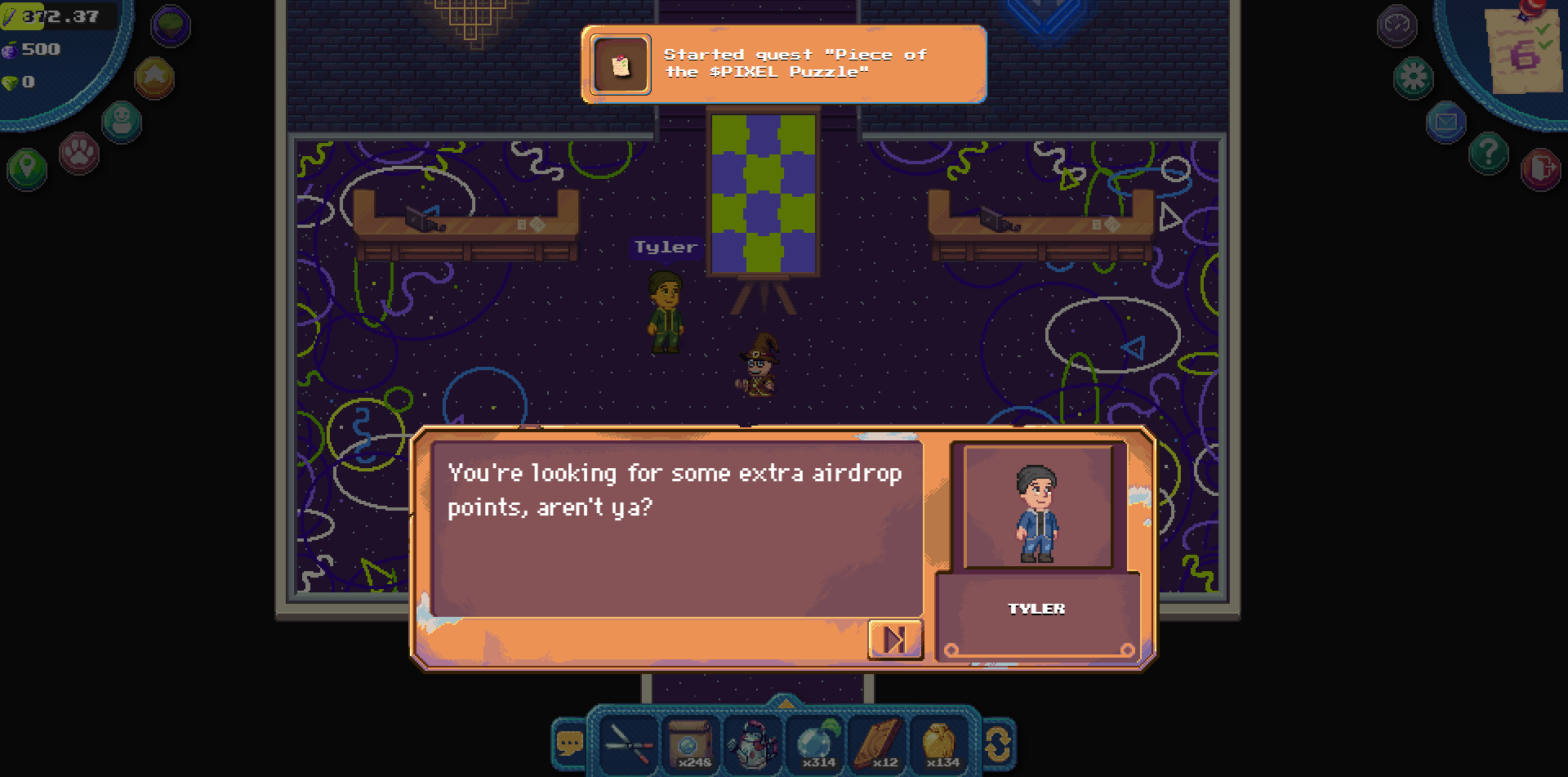This screenshot has width=1568, height=777.
Task: Open the player profile smiley button
Action: click(x=122, y=123)
